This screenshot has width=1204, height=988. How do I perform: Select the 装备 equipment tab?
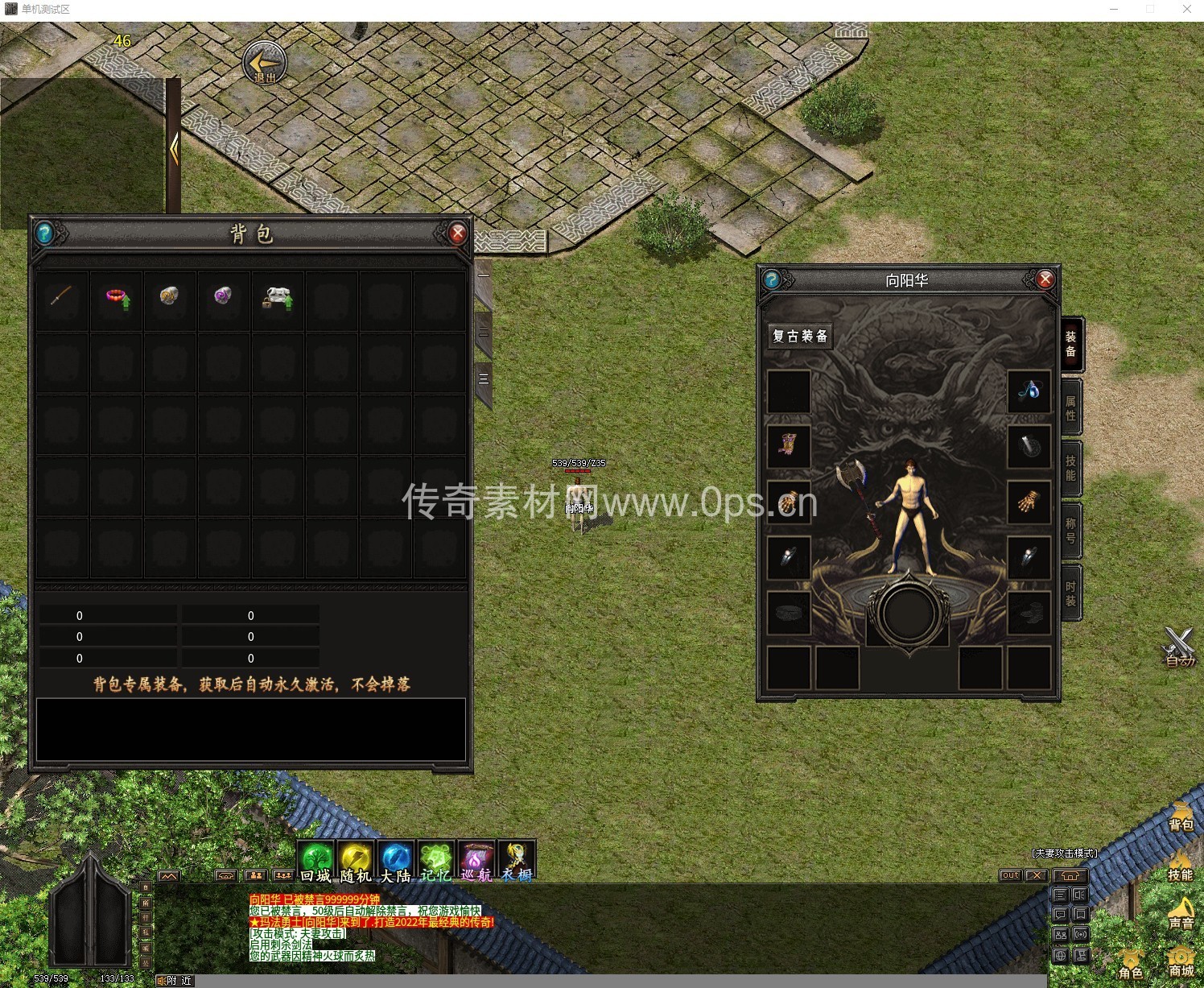(x=1070, y=344)
